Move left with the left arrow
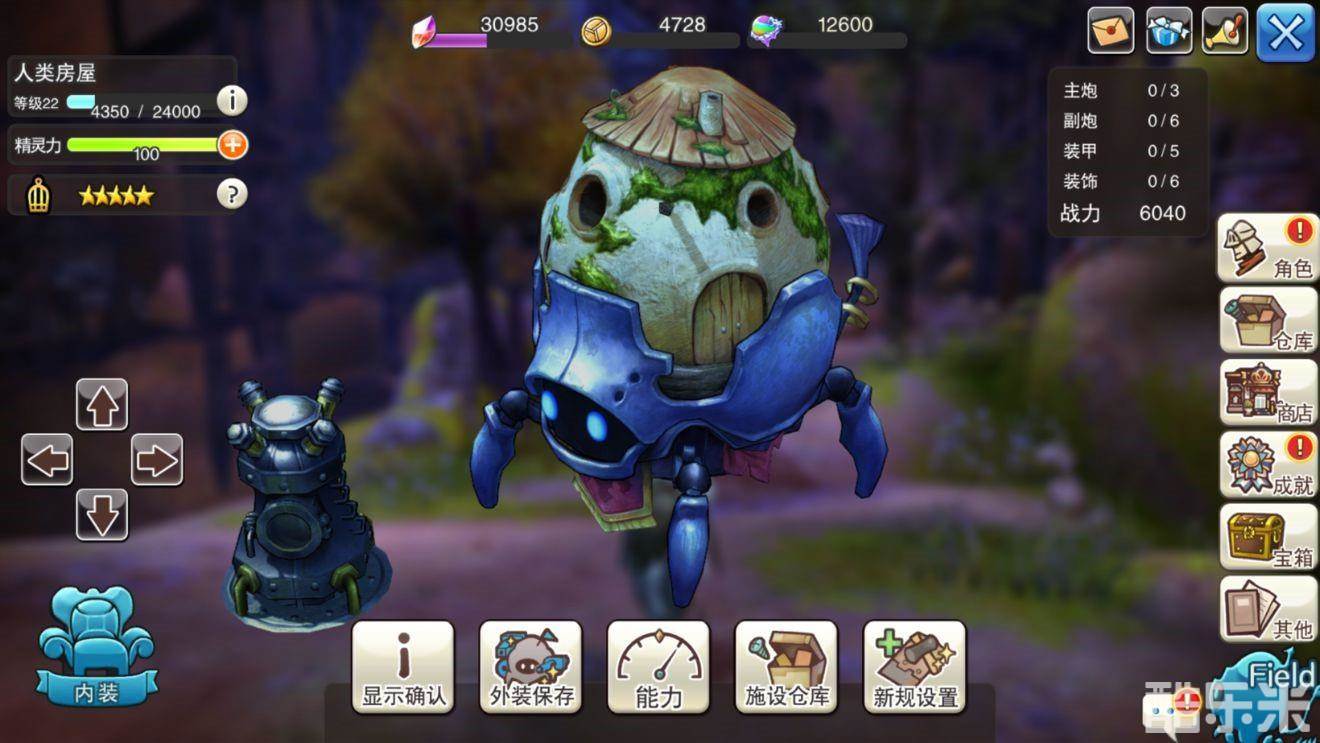This screenshot has height=743, width=1320. click(x=47, y=460)
